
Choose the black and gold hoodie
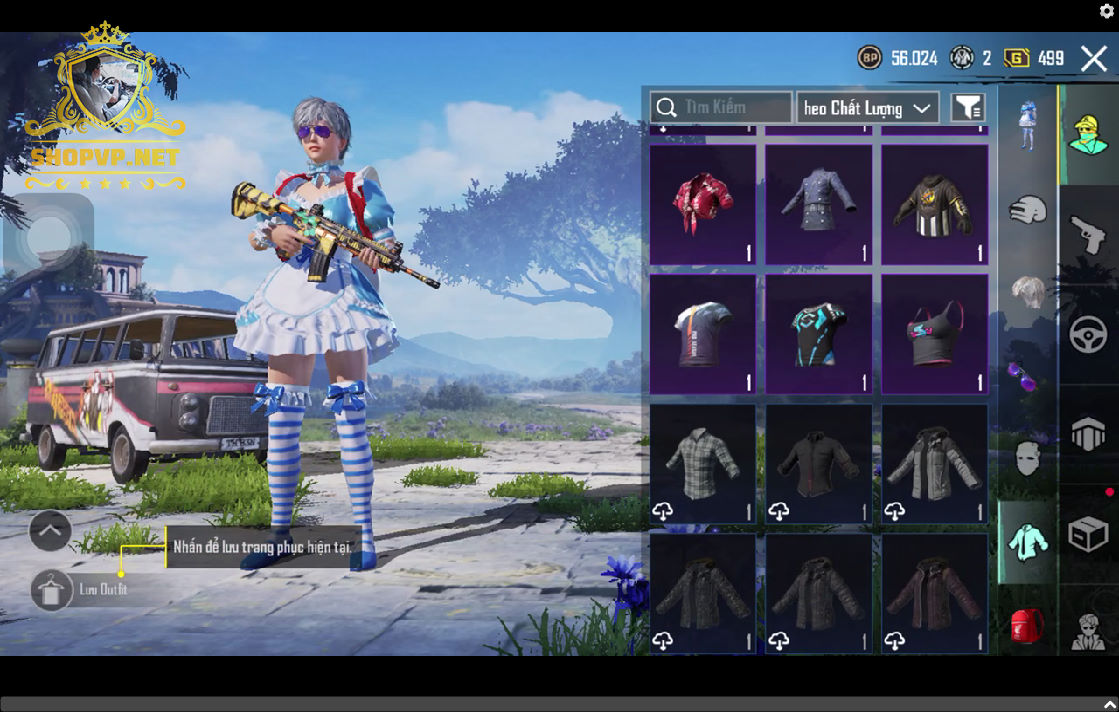point(934,205)
